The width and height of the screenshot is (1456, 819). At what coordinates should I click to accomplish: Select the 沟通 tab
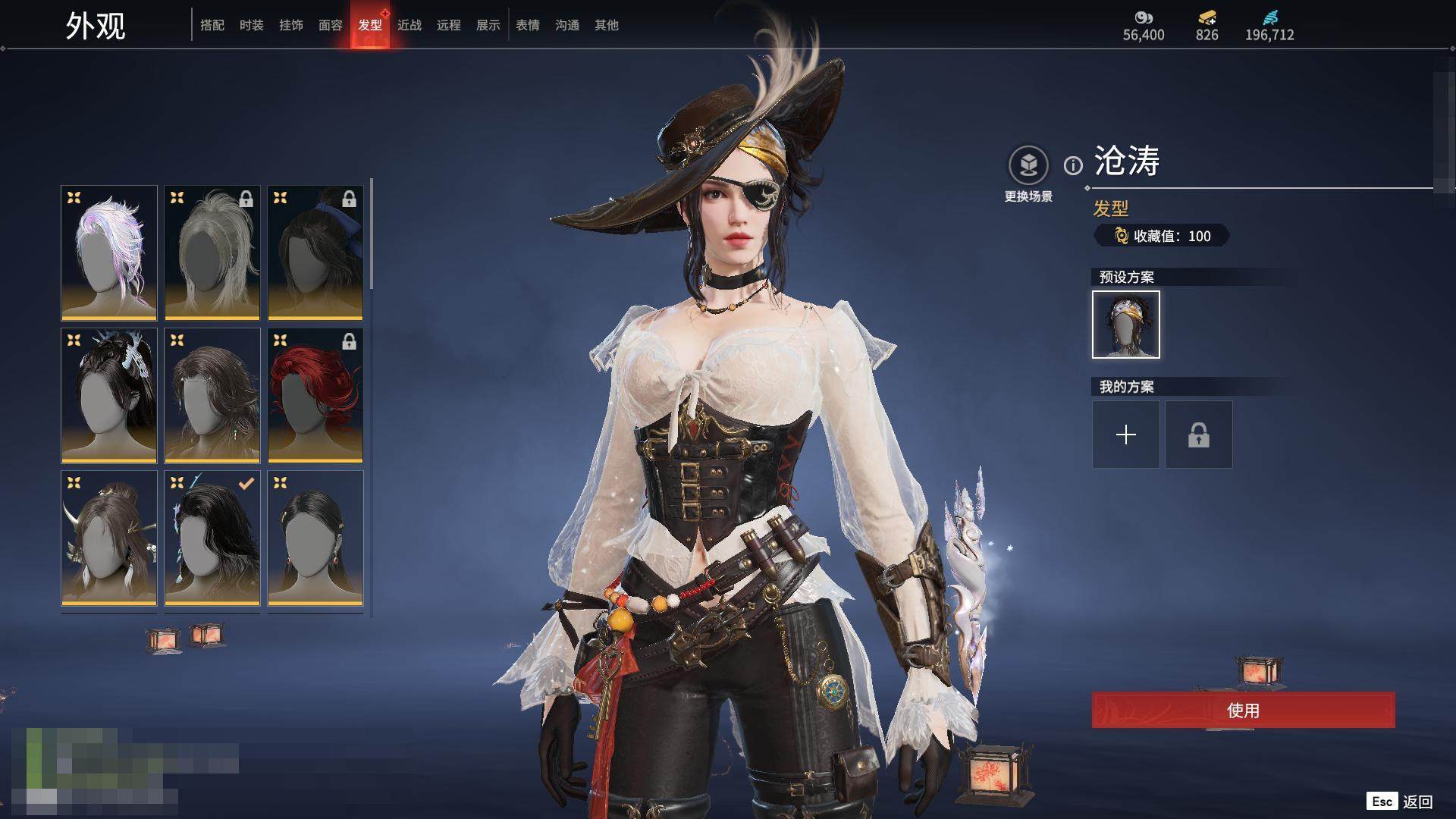(x=567, y=25)
